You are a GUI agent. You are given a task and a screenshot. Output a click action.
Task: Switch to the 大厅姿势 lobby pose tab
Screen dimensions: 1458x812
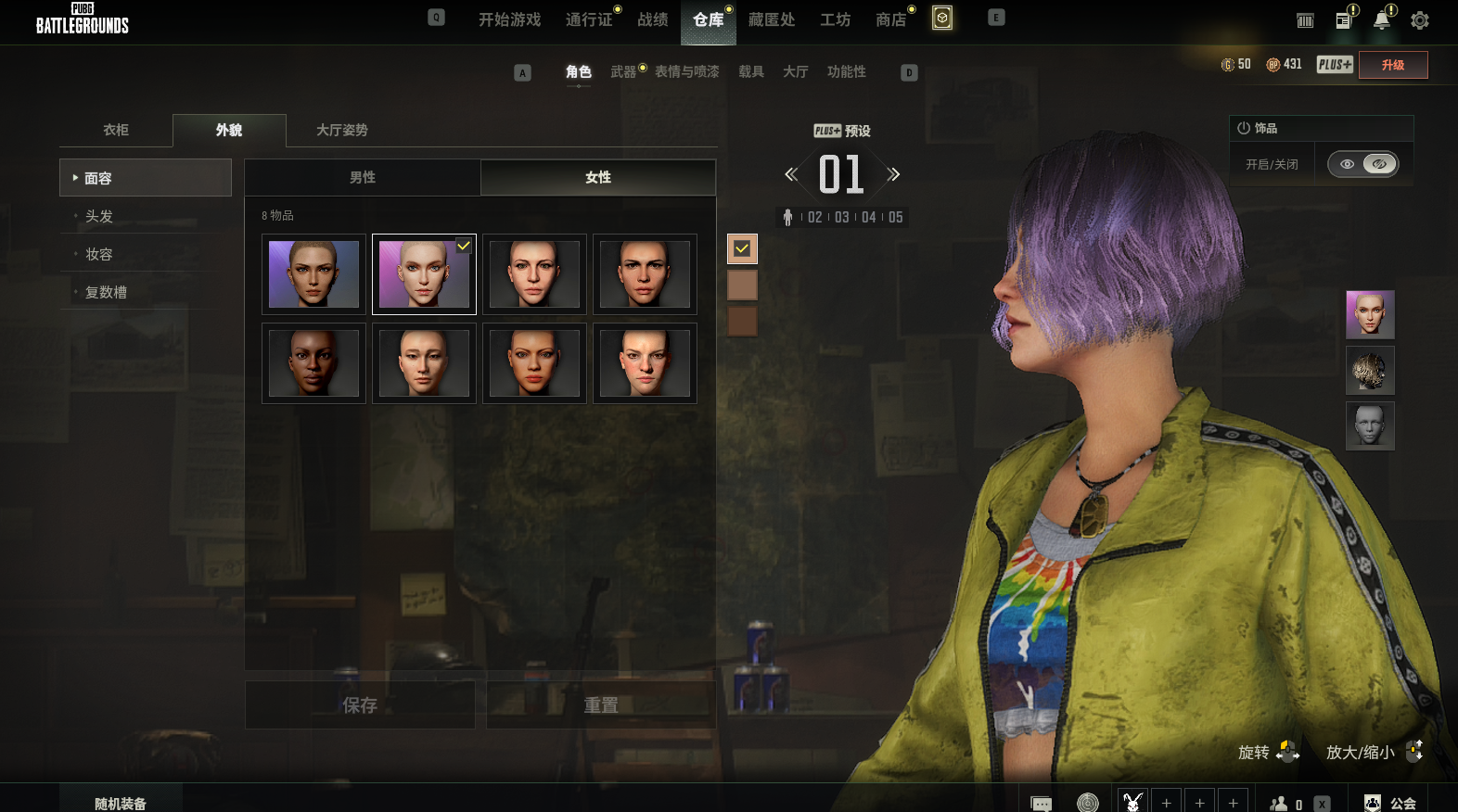[342, 130]
